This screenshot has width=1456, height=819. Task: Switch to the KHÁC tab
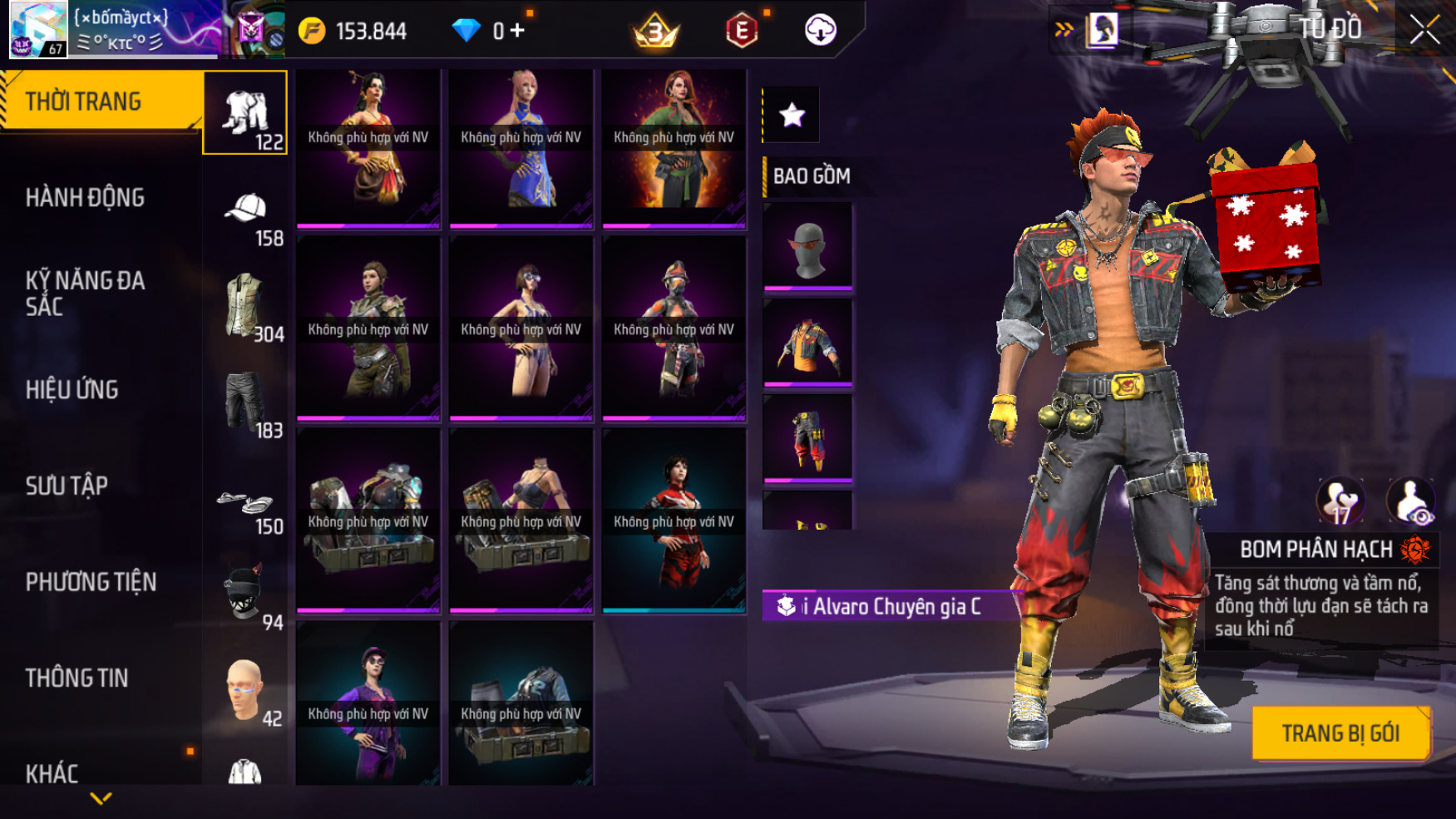tap(52, 773)
